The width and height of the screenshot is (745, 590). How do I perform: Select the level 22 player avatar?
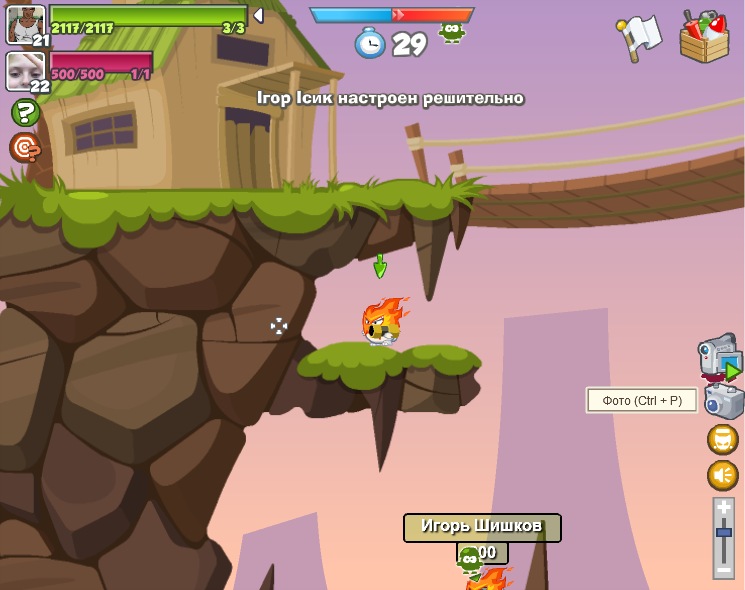coord(23,70)
